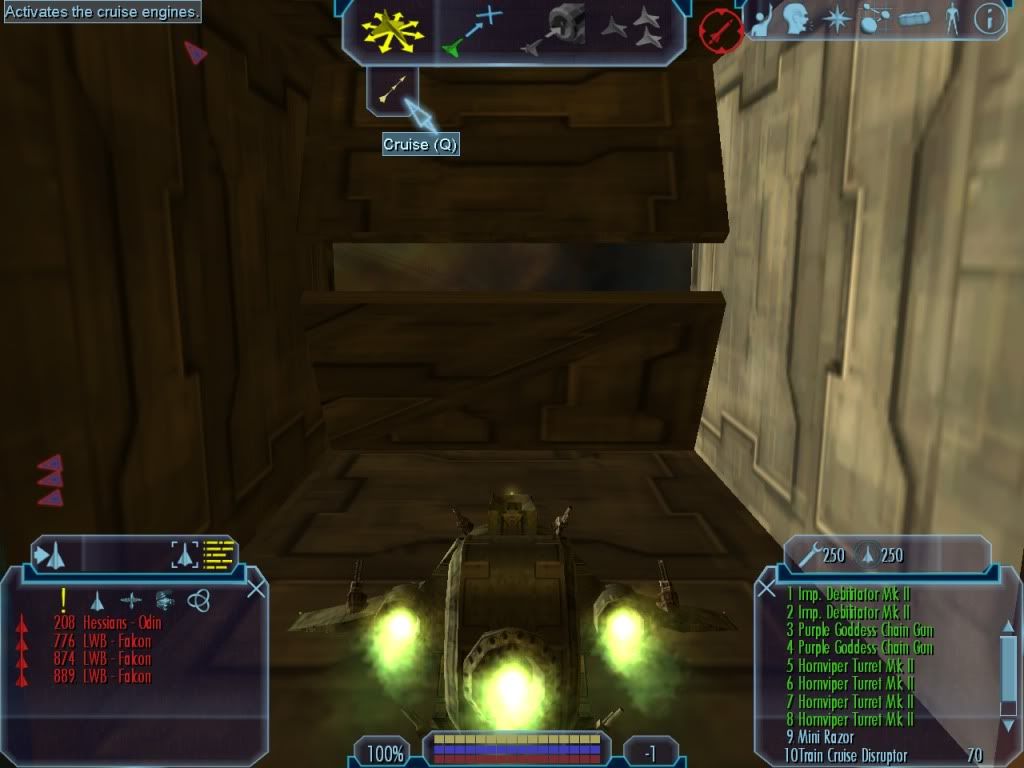Open the info button with the letter i
This screenshot has height=768, width=1024.
click(x=989, y=20)
